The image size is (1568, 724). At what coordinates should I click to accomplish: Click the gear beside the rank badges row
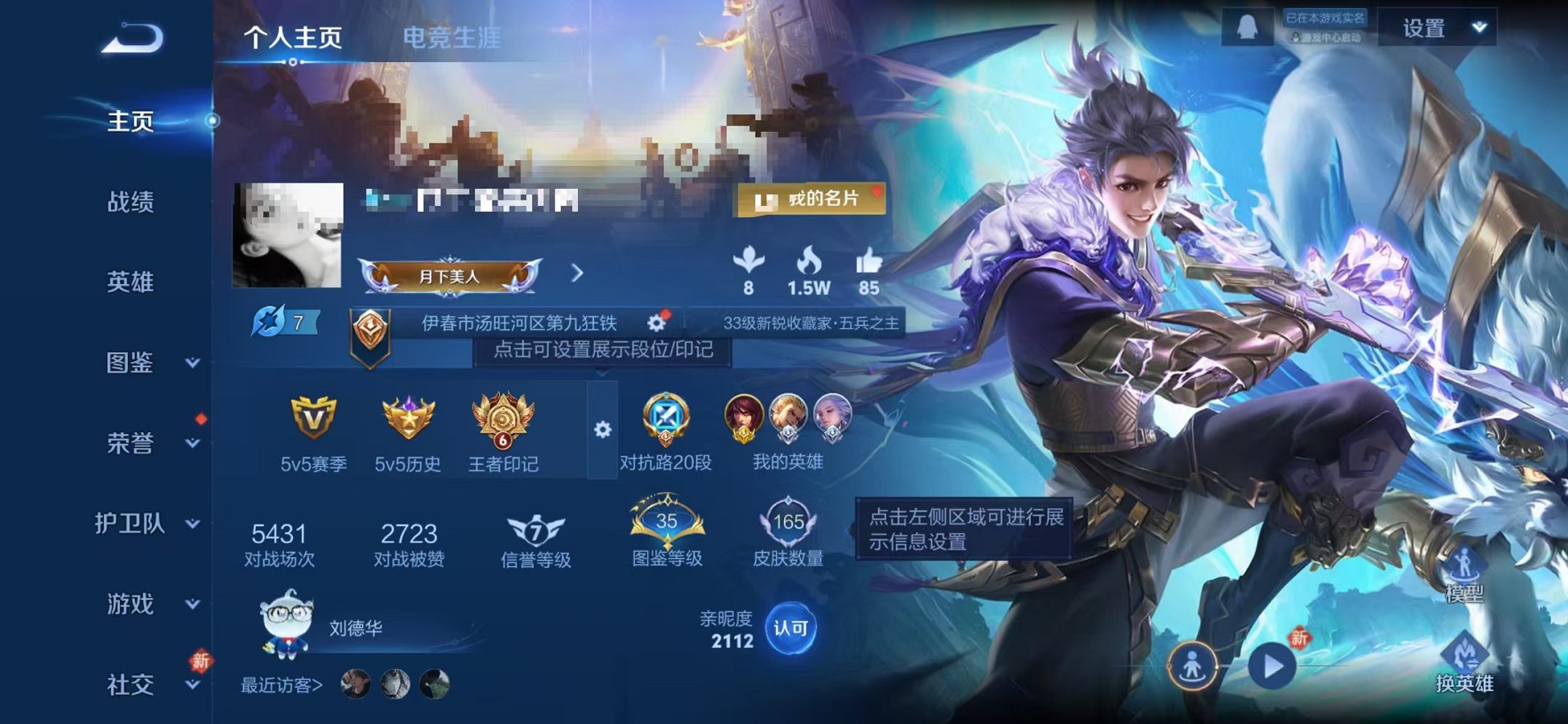pyautogui.click(x=602, y=430)
